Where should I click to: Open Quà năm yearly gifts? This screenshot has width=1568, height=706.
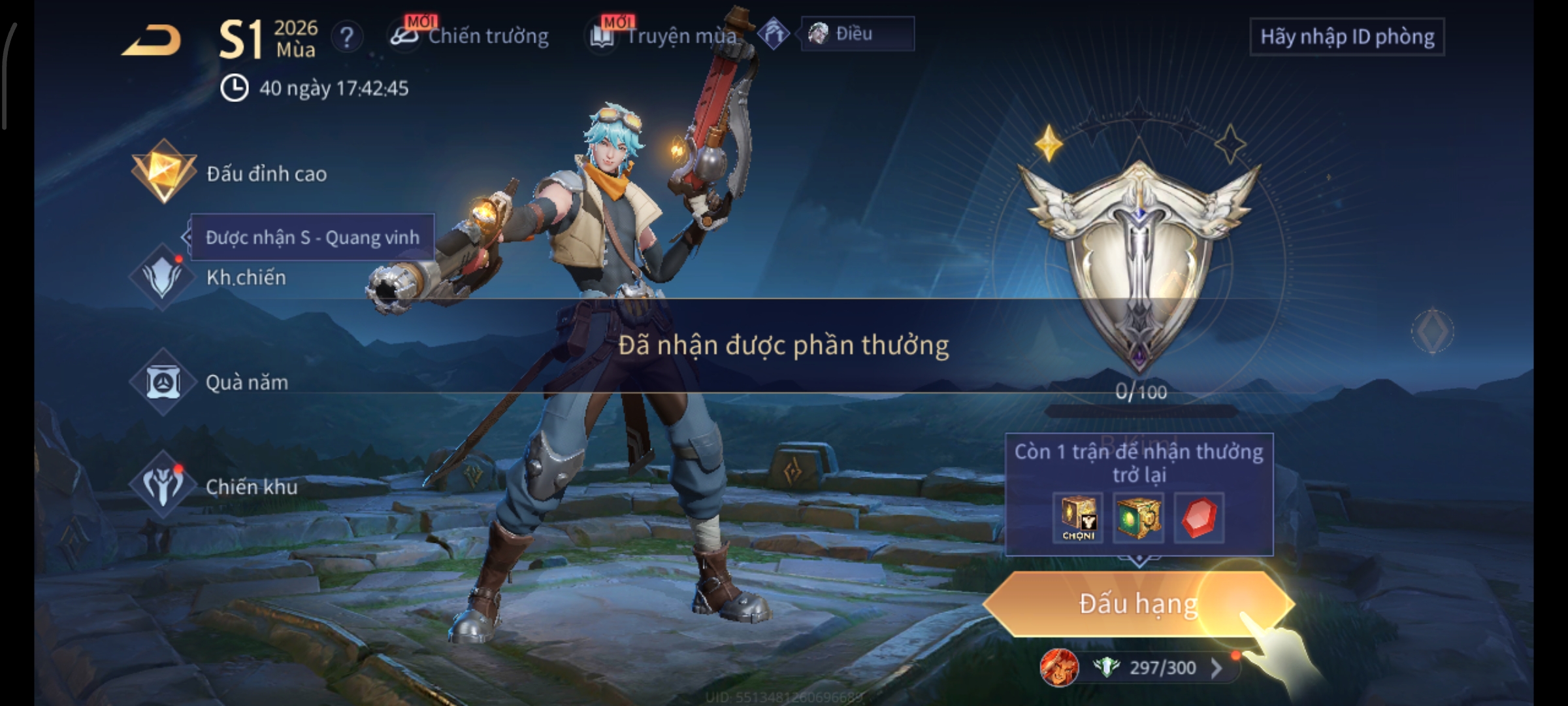coord(210,382)
